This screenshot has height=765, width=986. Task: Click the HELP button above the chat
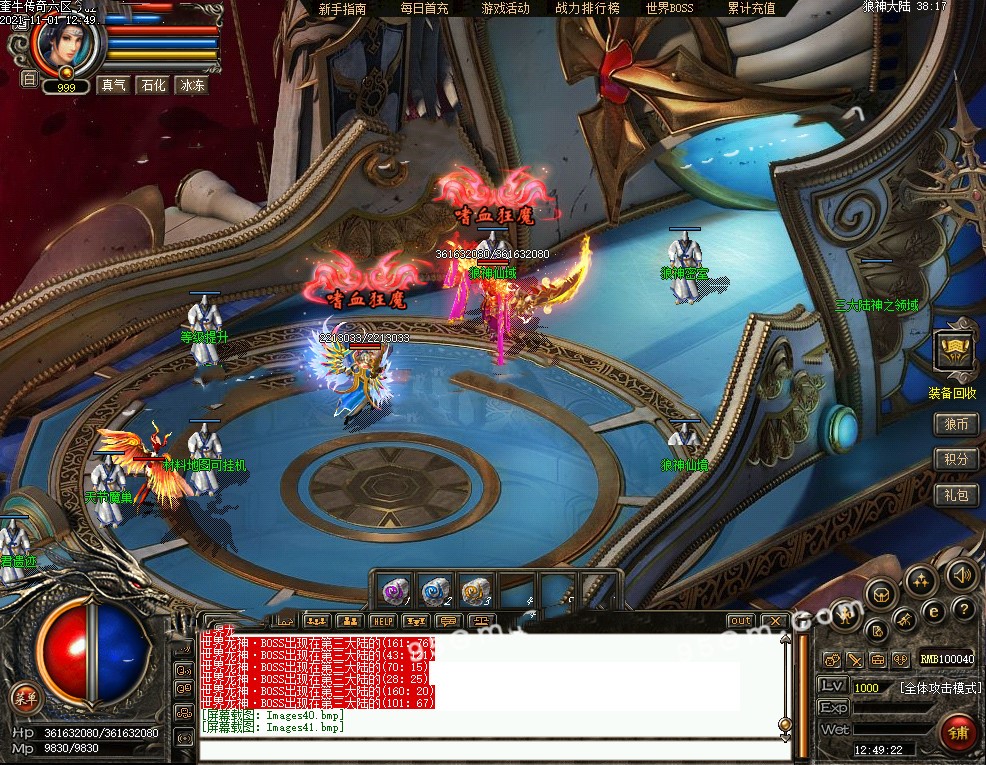(x=382, y=621)
